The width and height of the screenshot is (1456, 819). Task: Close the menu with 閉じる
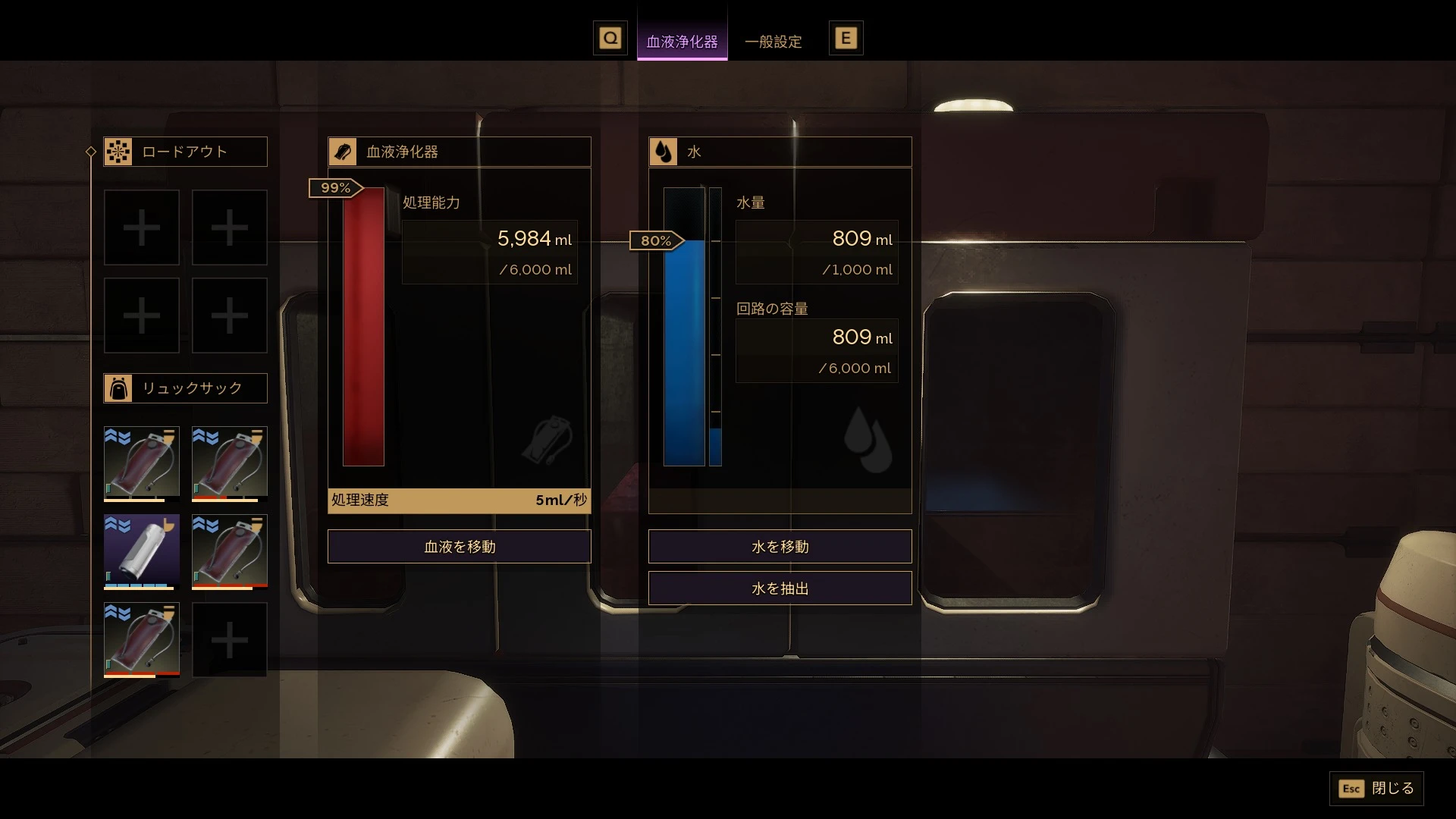(1376, 789)
